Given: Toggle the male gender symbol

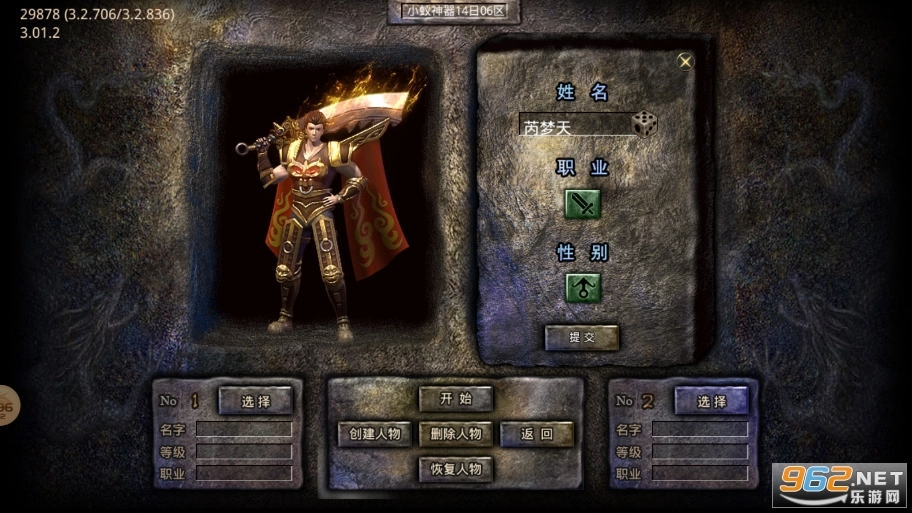Looking at the screenshot, I should coord(583,288).
